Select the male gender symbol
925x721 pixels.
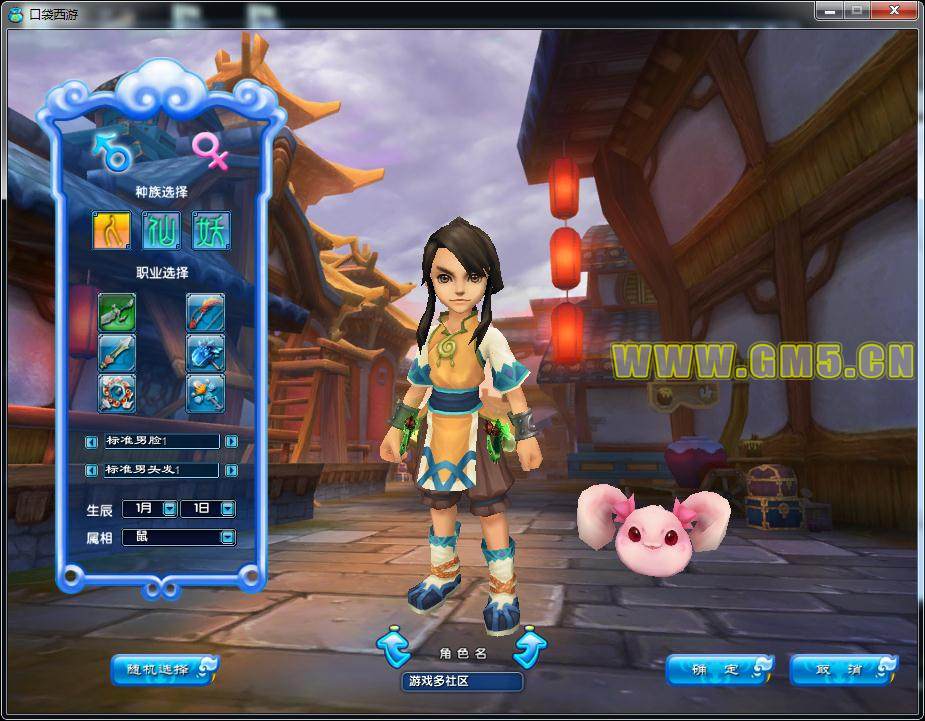tap(111, 150)
